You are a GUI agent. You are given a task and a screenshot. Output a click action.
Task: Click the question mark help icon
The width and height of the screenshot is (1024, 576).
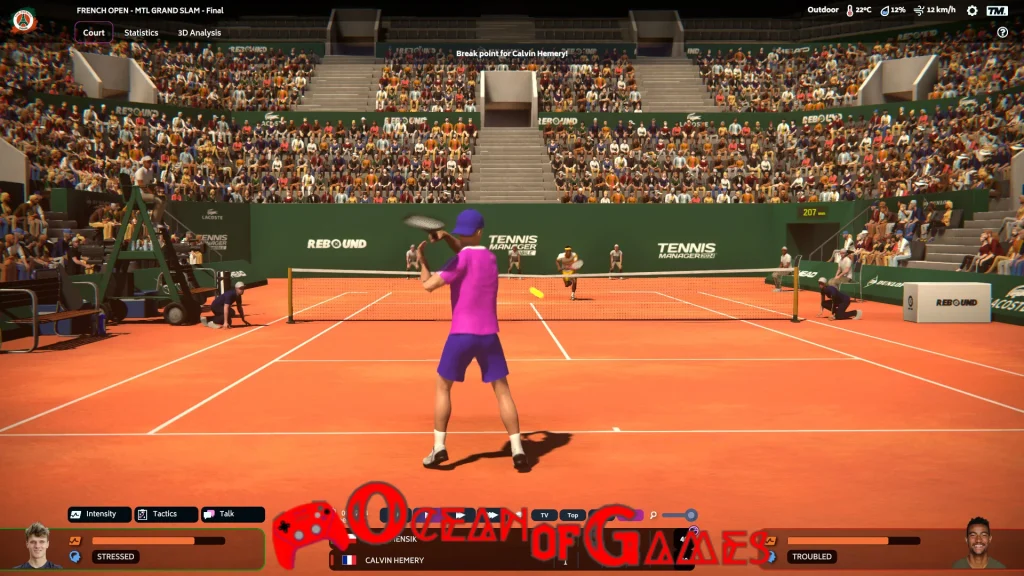coord(1002,32)
